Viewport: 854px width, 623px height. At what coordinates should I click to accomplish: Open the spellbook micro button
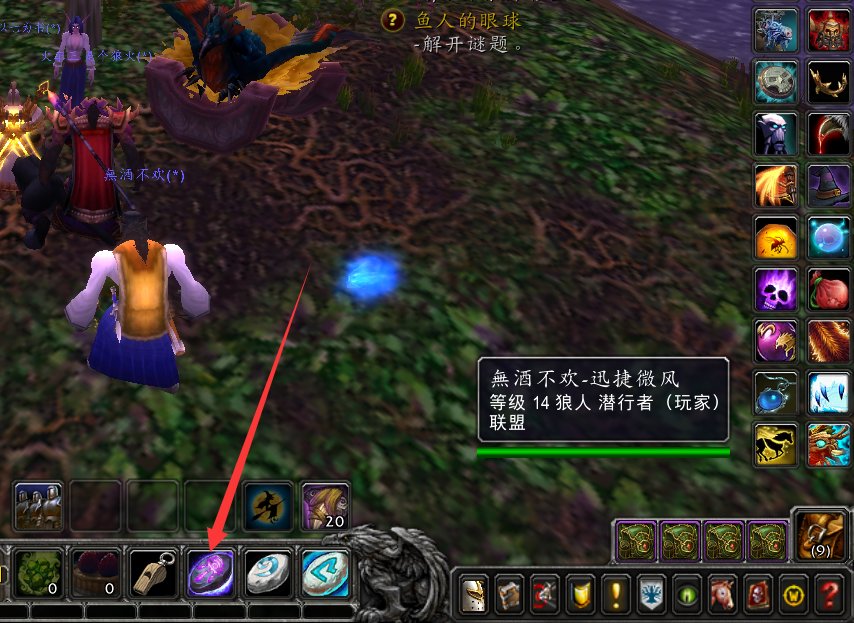click(508, 596)
